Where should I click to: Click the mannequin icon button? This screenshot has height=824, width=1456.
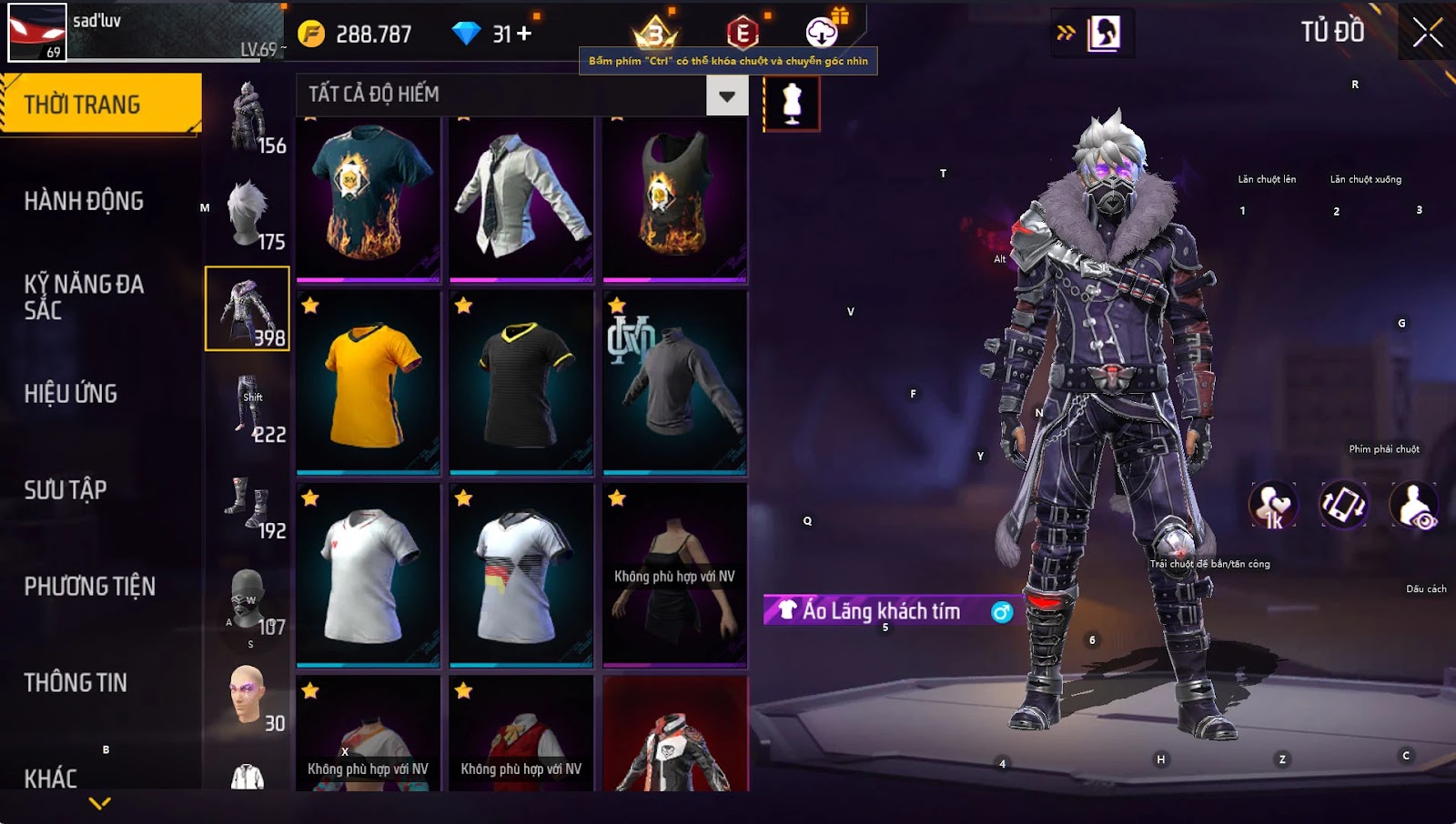[x=792, y=103]
